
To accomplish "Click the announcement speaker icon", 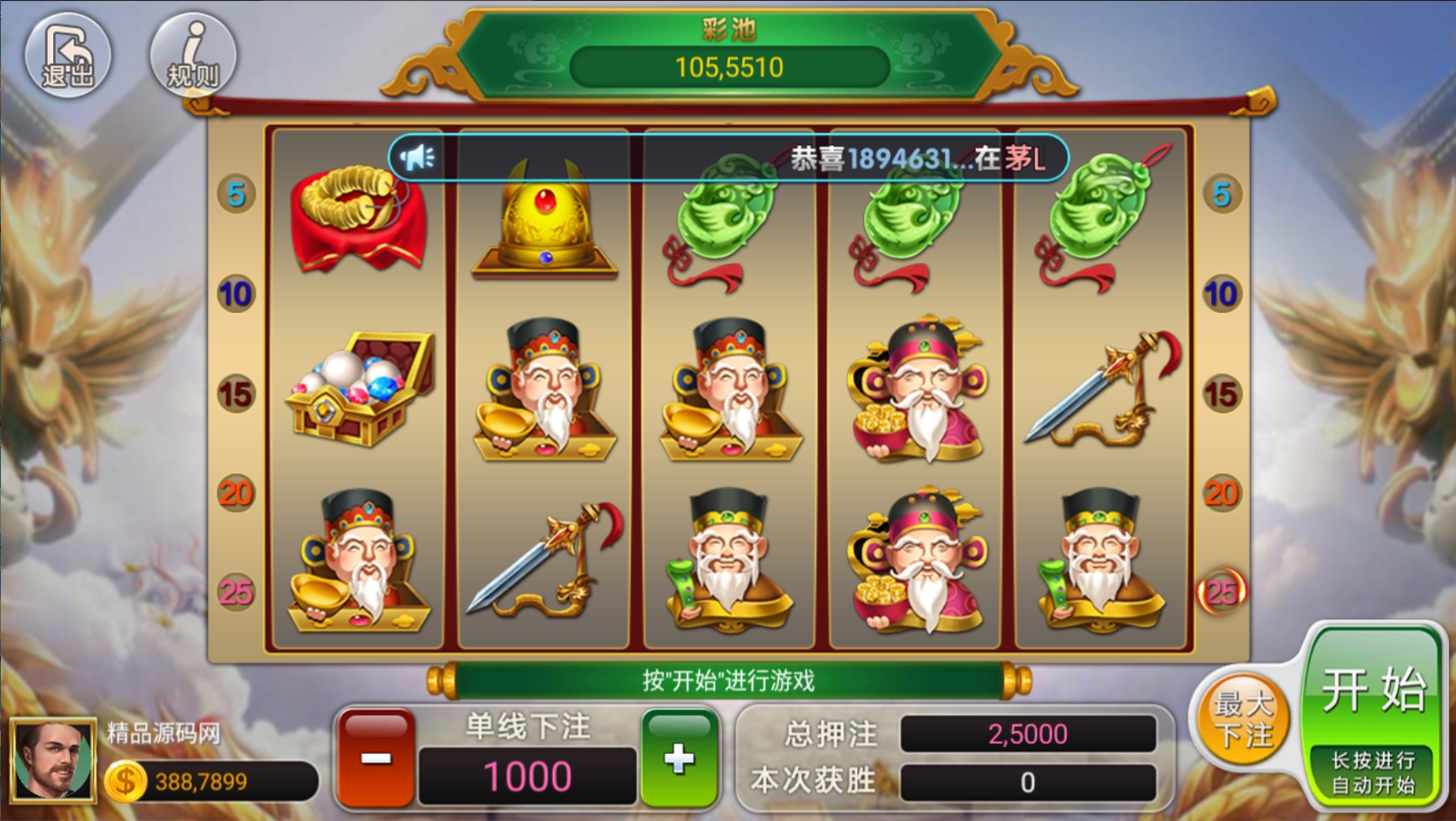I will 417,157.
